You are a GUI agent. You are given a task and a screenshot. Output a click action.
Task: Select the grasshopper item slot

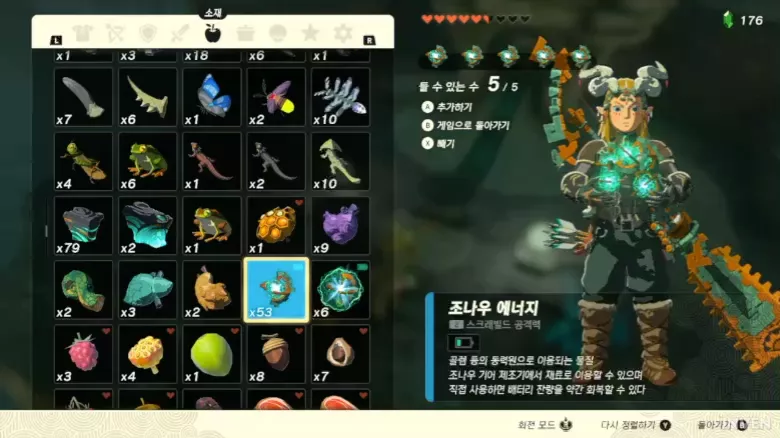(x=83, y=161)
